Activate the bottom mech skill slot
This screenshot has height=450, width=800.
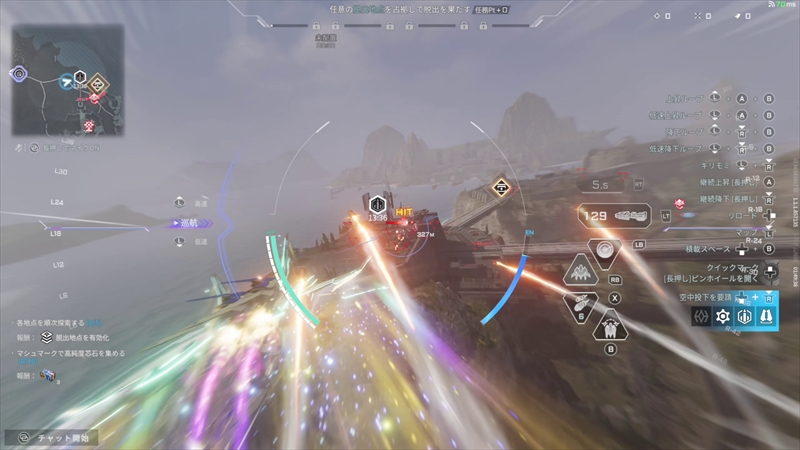click(x=608, y=326)
